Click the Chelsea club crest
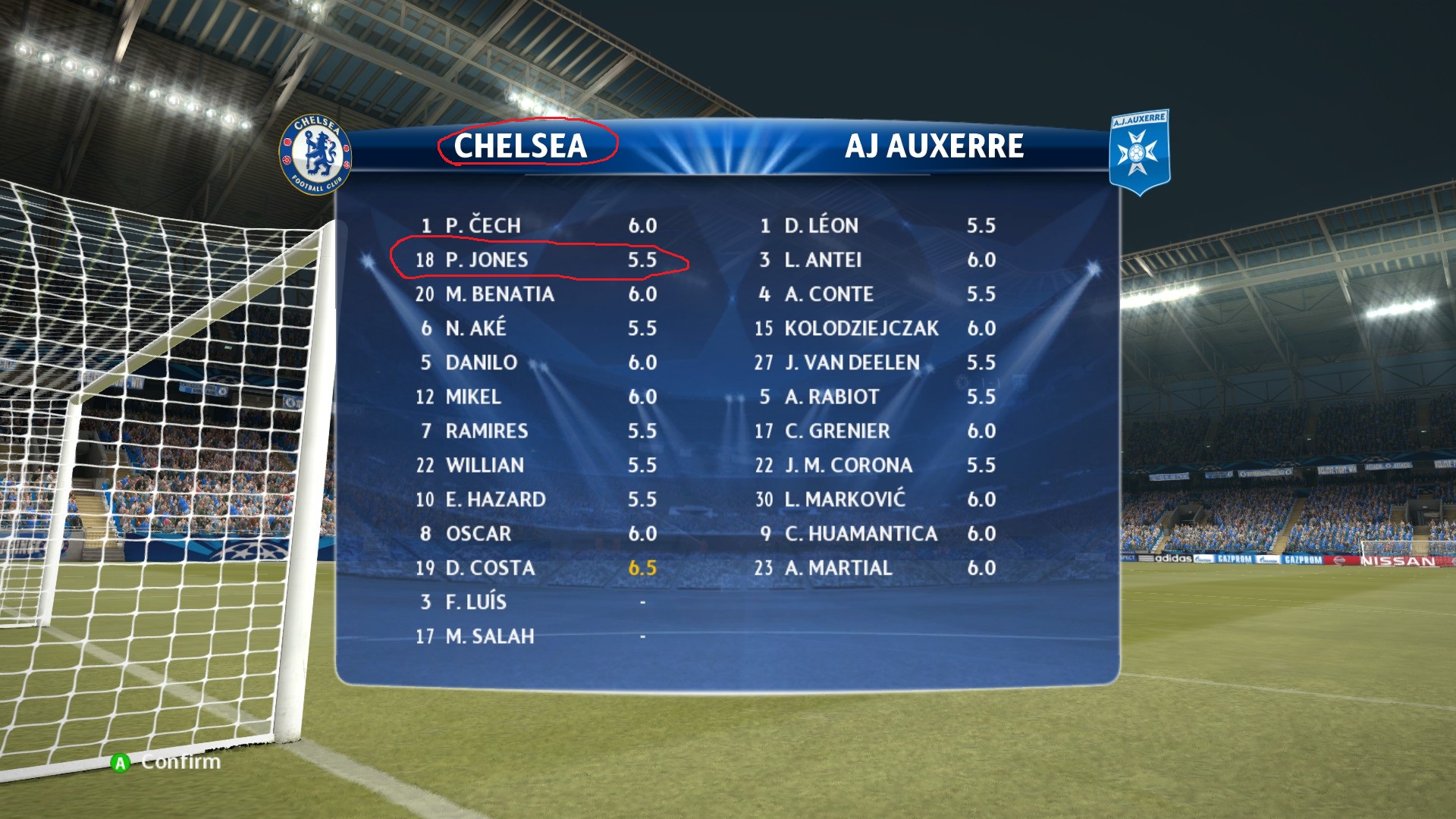 pyautogui.click(x=315, y=155)
